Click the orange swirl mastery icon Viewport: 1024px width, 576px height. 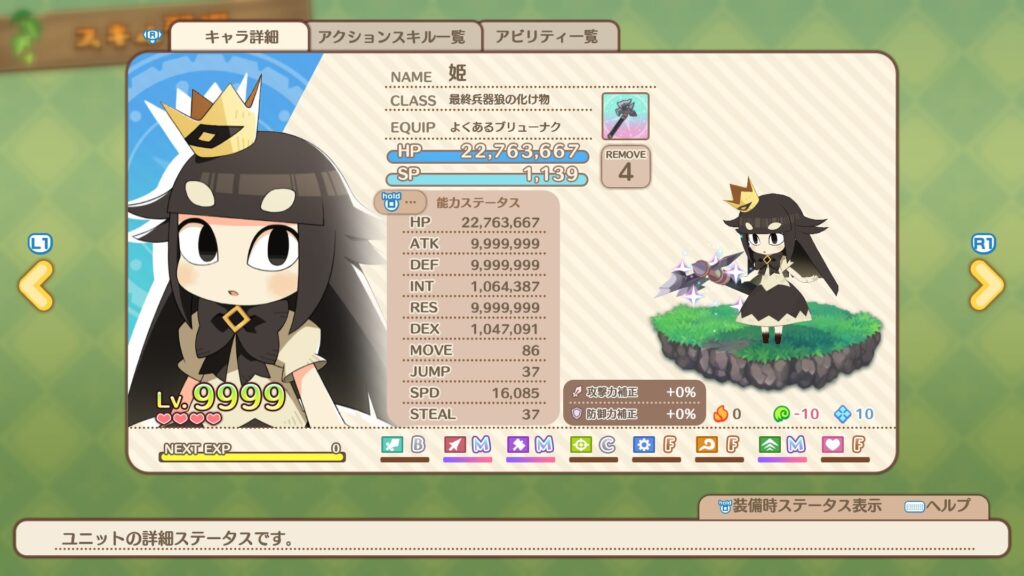(x=707, y=444)
